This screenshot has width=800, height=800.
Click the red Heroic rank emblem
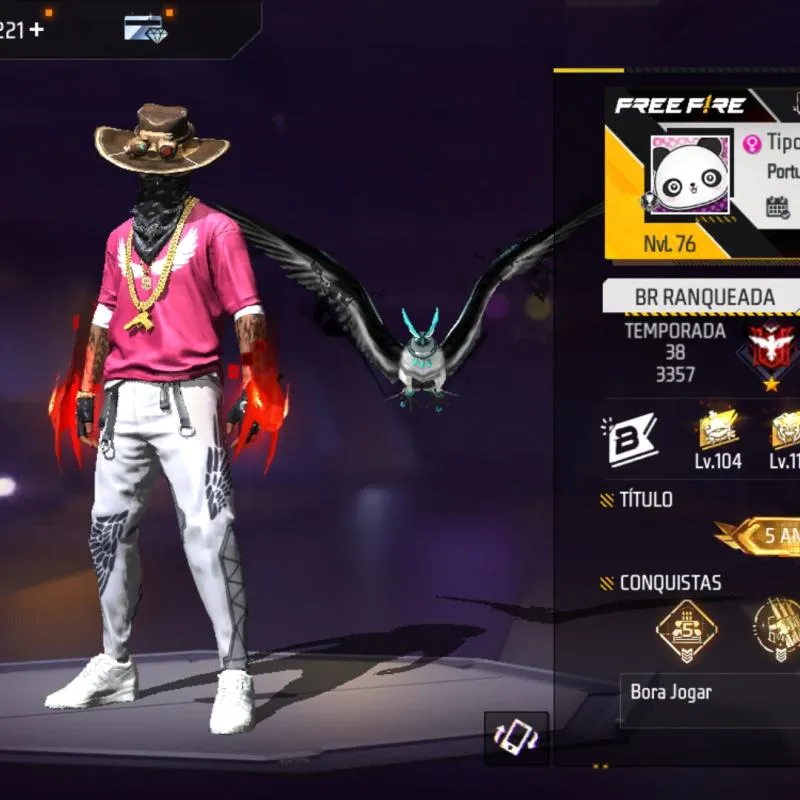[770, 350]
